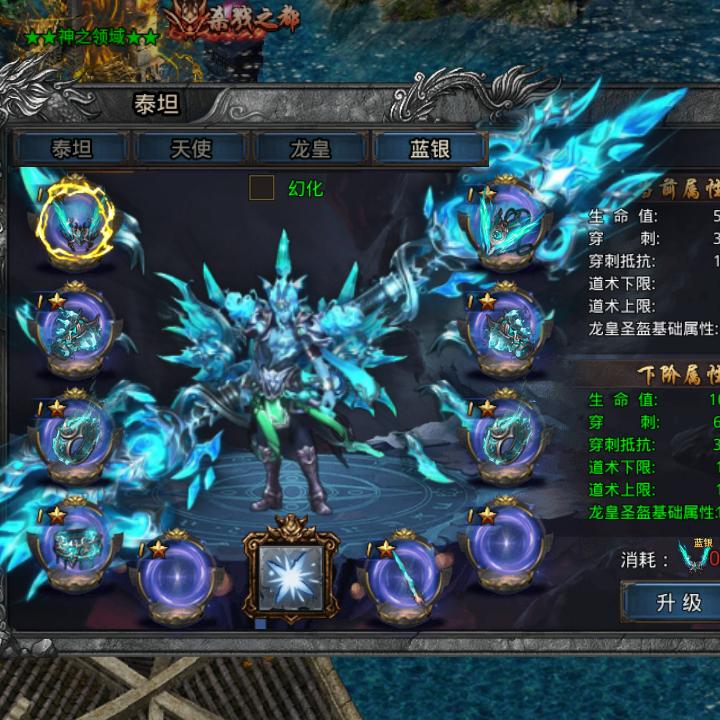The height and width of the screenshot is (720, 720).
Task: Select the 龙皇 tab
Action: [309, 149]
